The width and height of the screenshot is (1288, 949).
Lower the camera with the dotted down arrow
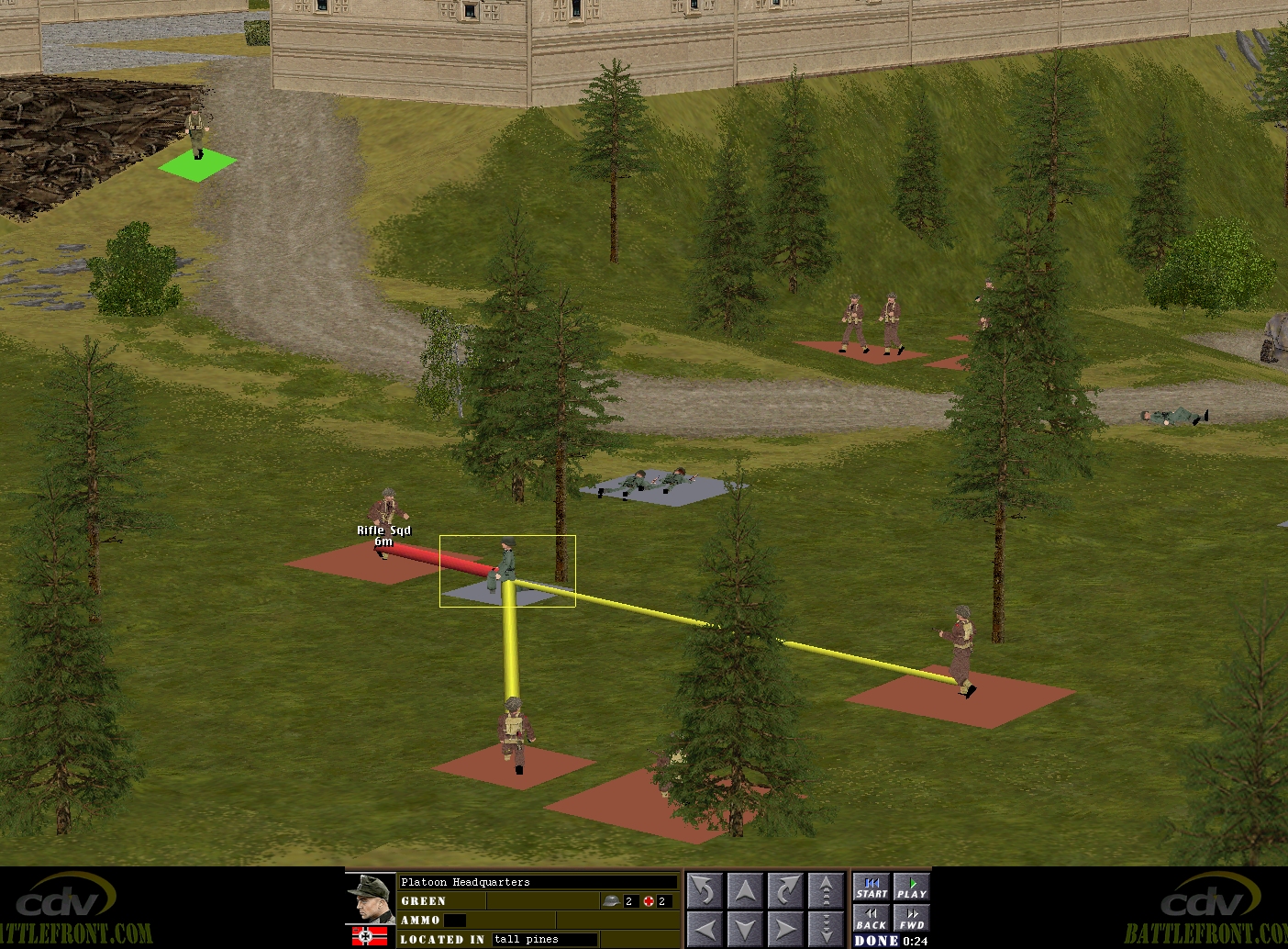coord(826,927)
